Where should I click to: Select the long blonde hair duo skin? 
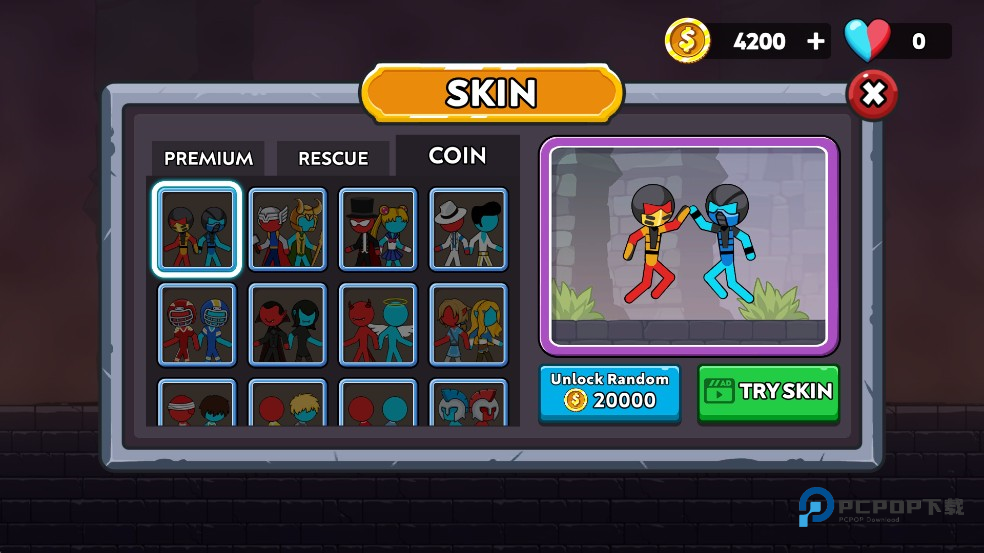[468, 324]
